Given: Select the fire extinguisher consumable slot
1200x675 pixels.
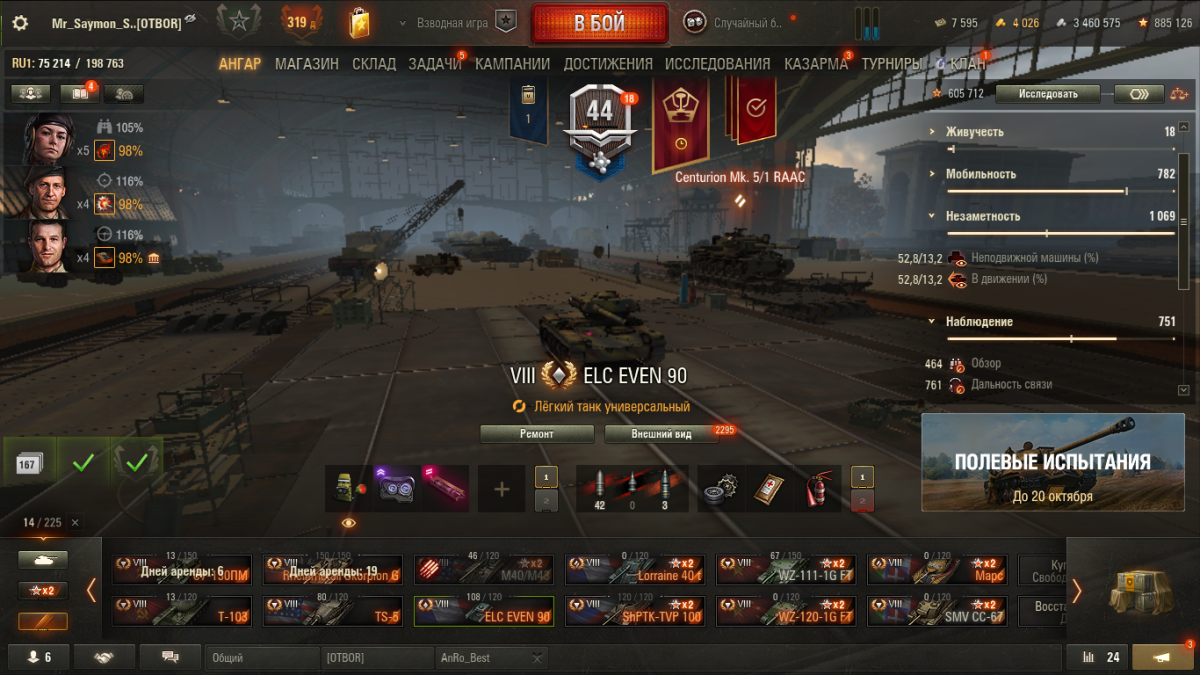Looking at the screenshot, I should [x=820, y=489].
